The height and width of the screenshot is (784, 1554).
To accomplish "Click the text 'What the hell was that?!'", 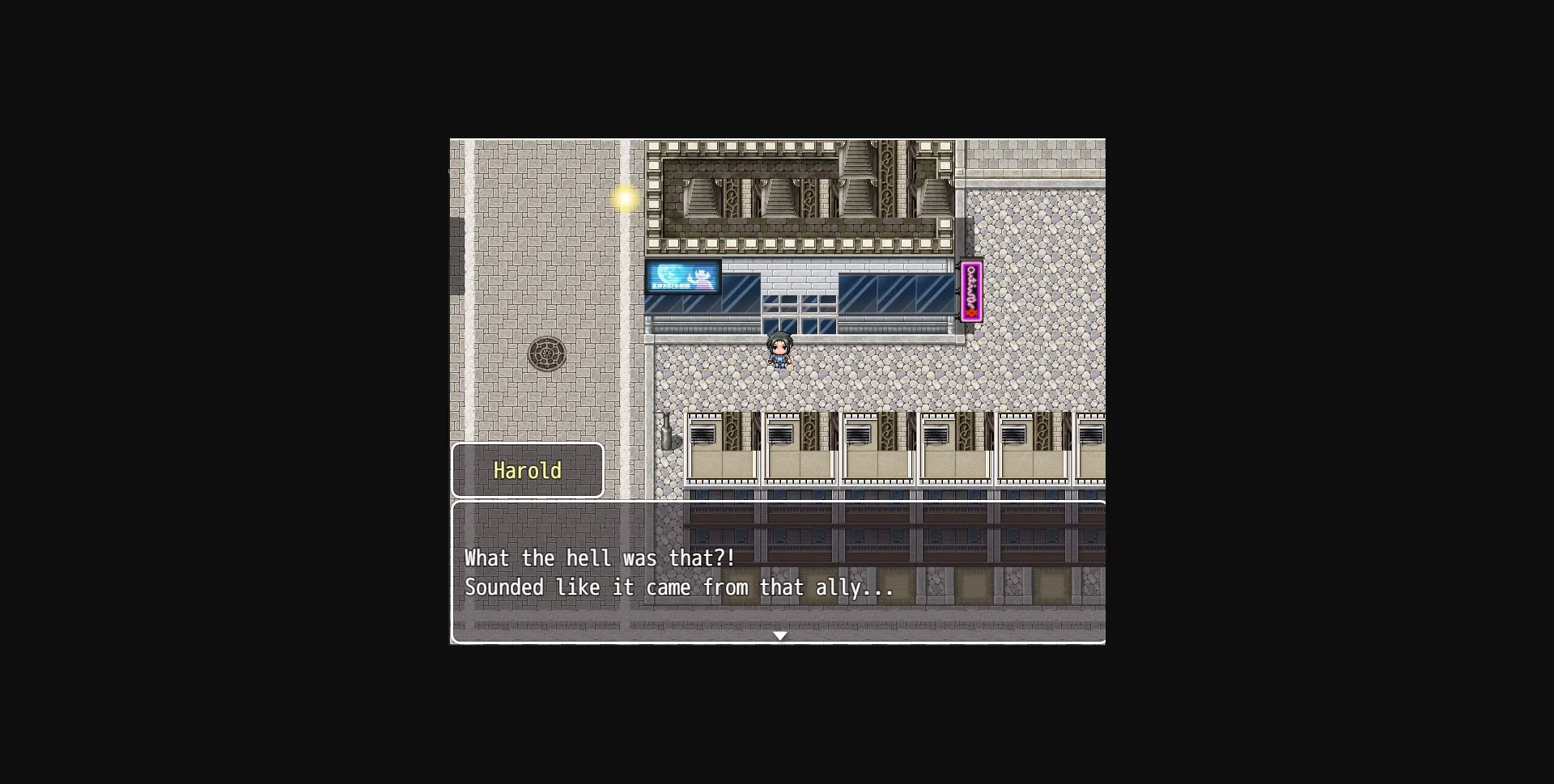I will point(598,557).
